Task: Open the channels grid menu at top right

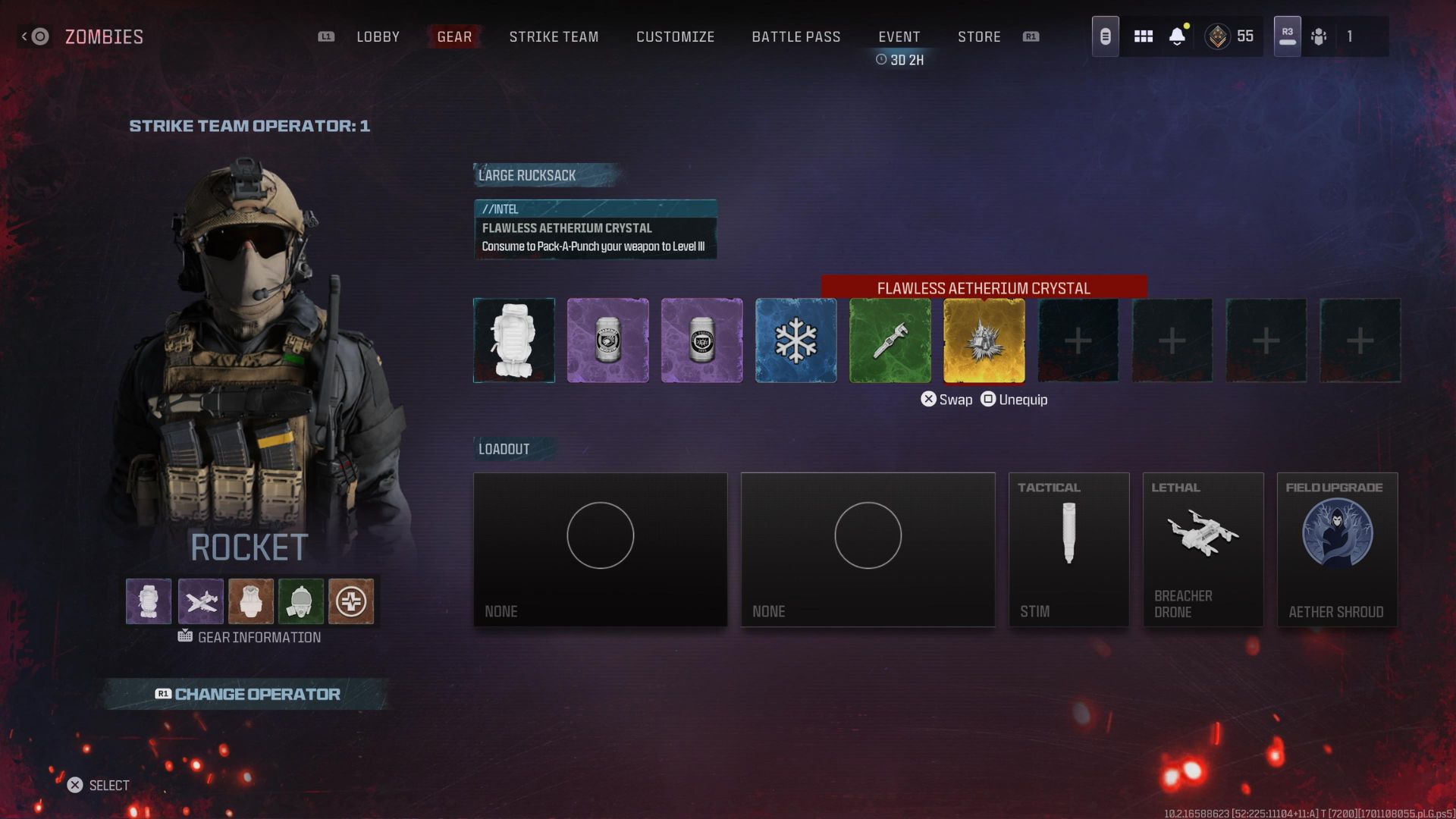Action: tap(1143, 36)
